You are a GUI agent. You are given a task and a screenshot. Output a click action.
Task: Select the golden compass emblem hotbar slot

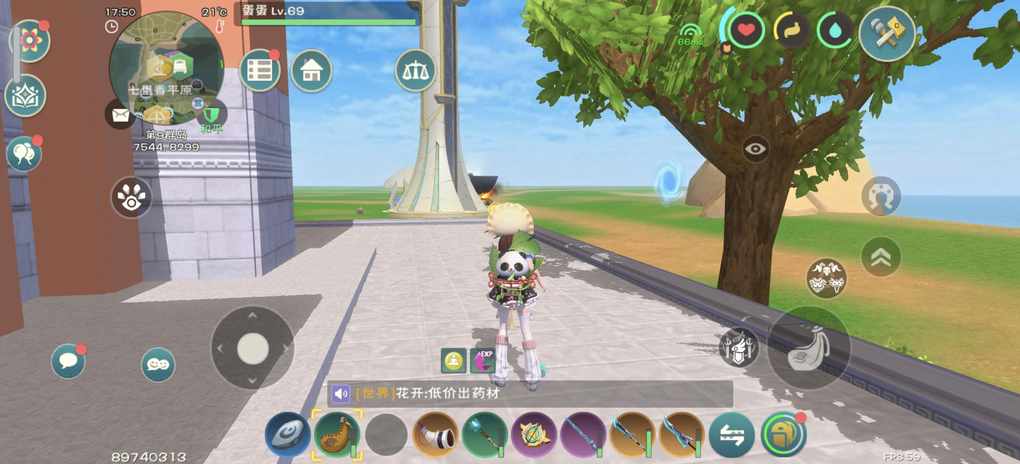click(x=534, y=434)
